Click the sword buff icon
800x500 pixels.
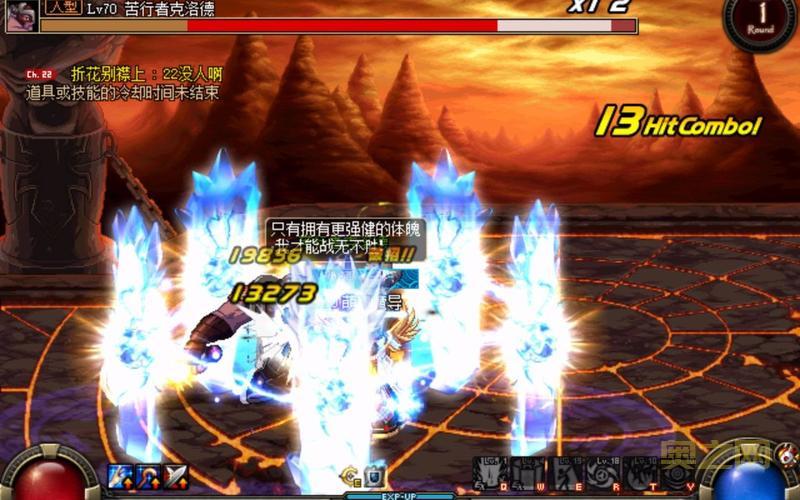click(x=176, y=475)
